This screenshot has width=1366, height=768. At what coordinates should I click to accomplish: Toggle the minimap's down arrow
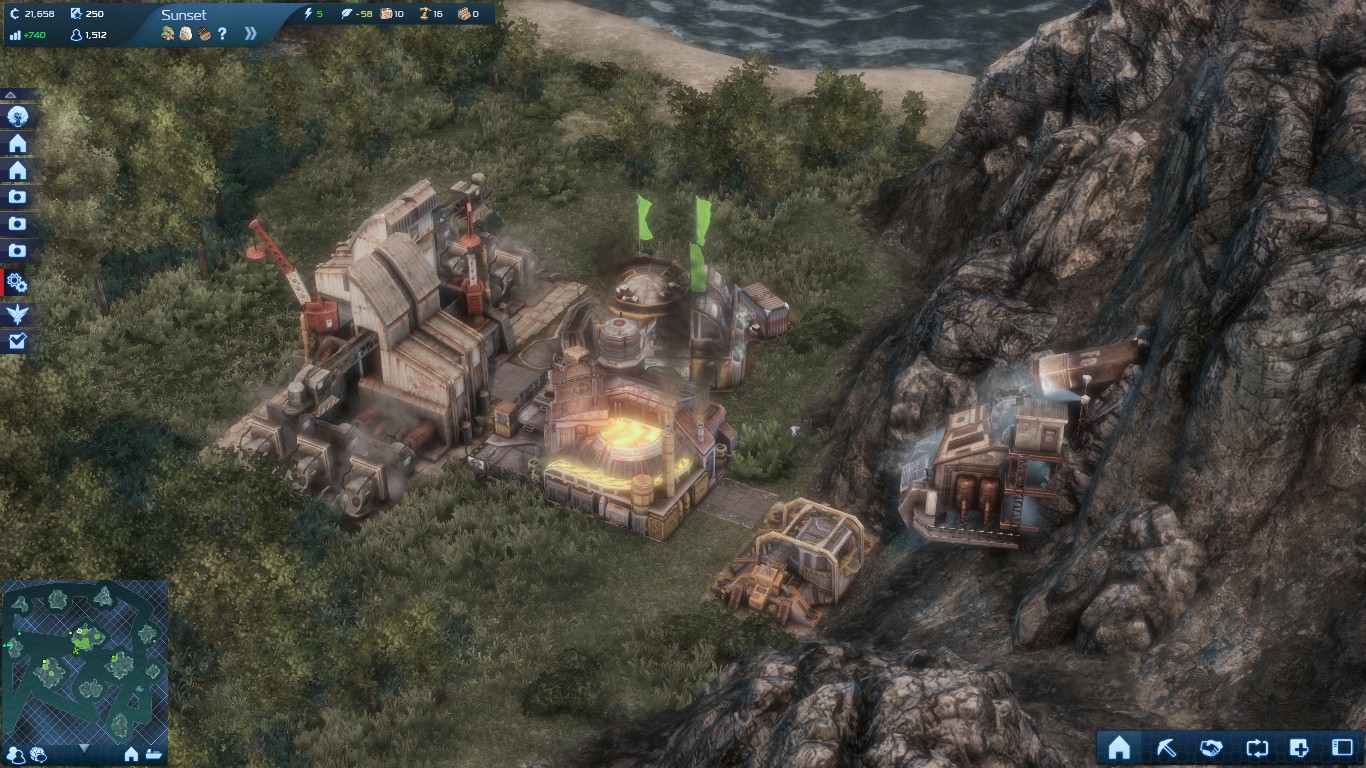click(x=84, y=748)
